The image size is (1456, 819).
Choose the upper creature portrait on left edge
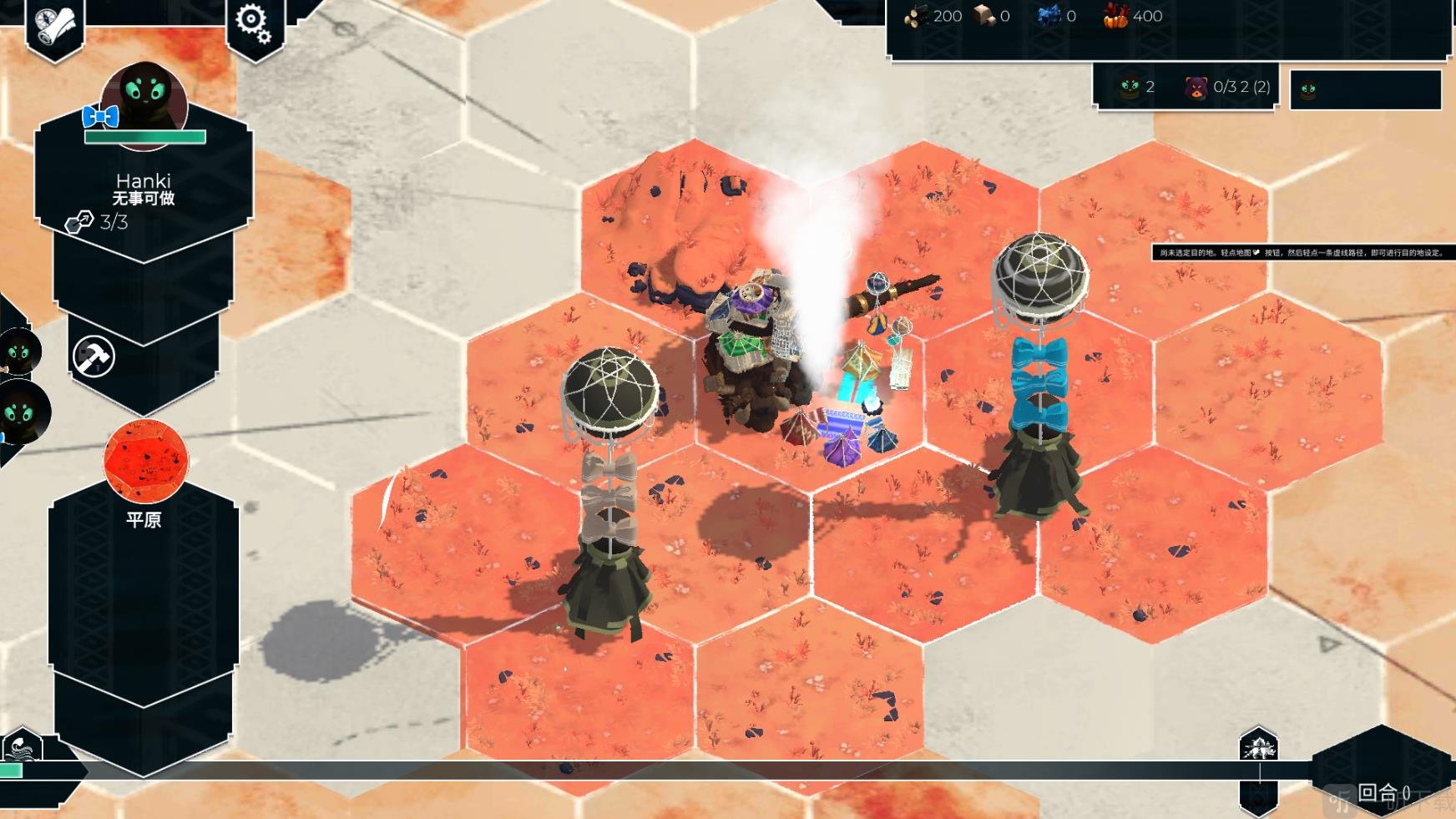pyautogui.click(x=18, y=352)
